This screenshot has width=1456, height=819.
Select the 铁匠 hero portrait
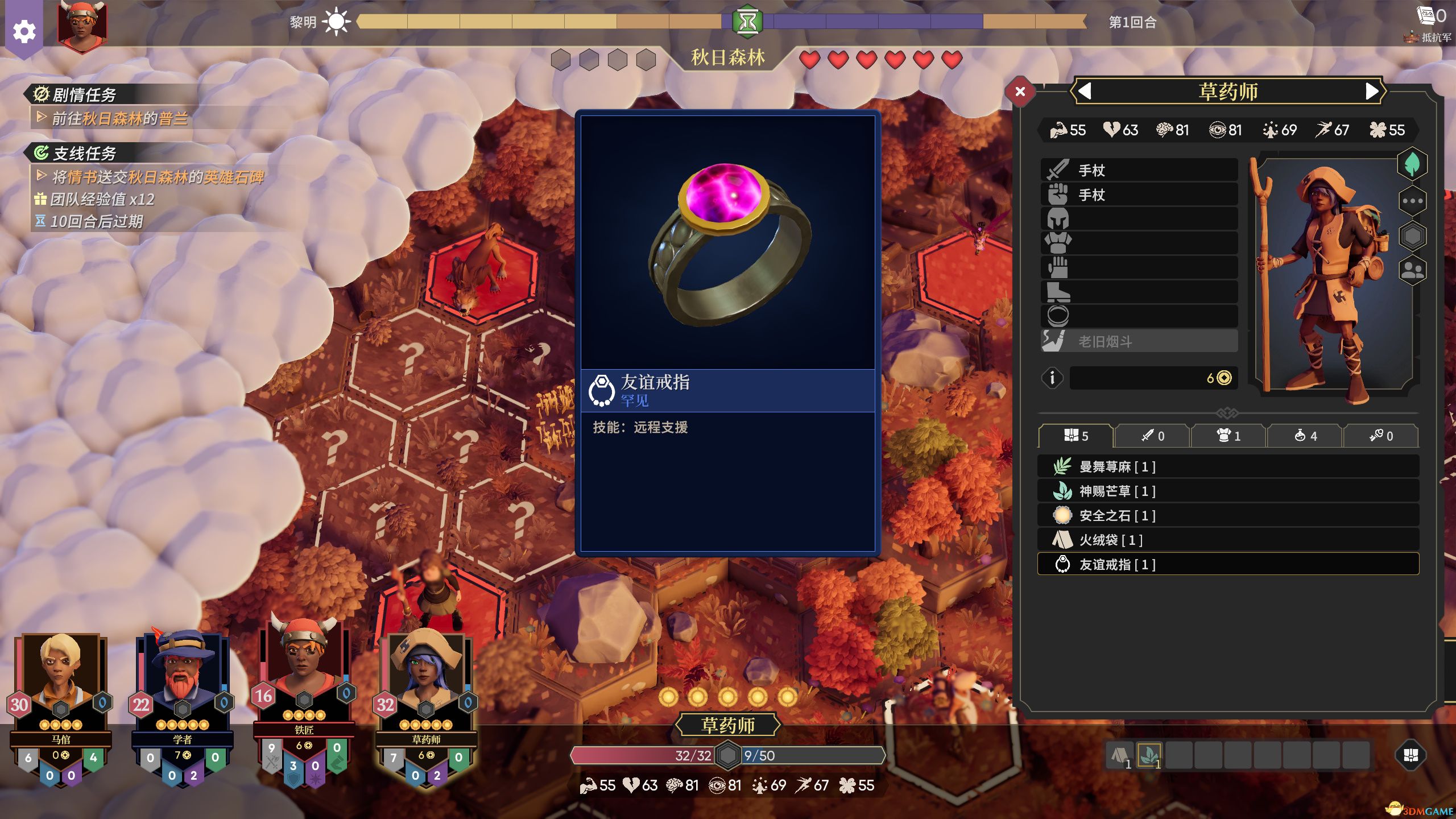pyautogui.click(x=304, y=671)
